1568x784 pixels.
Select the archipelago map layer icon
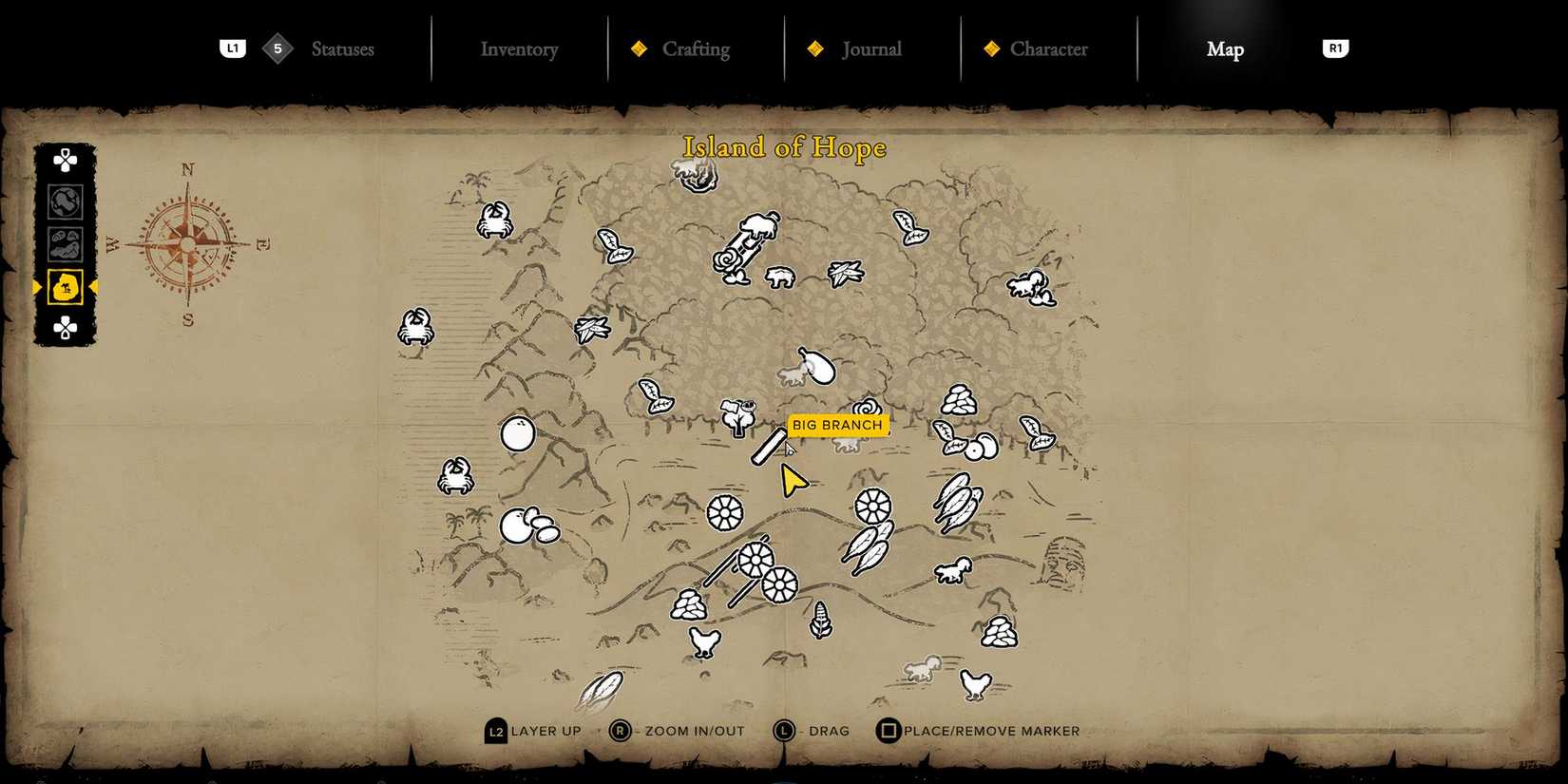pos(64,244)
